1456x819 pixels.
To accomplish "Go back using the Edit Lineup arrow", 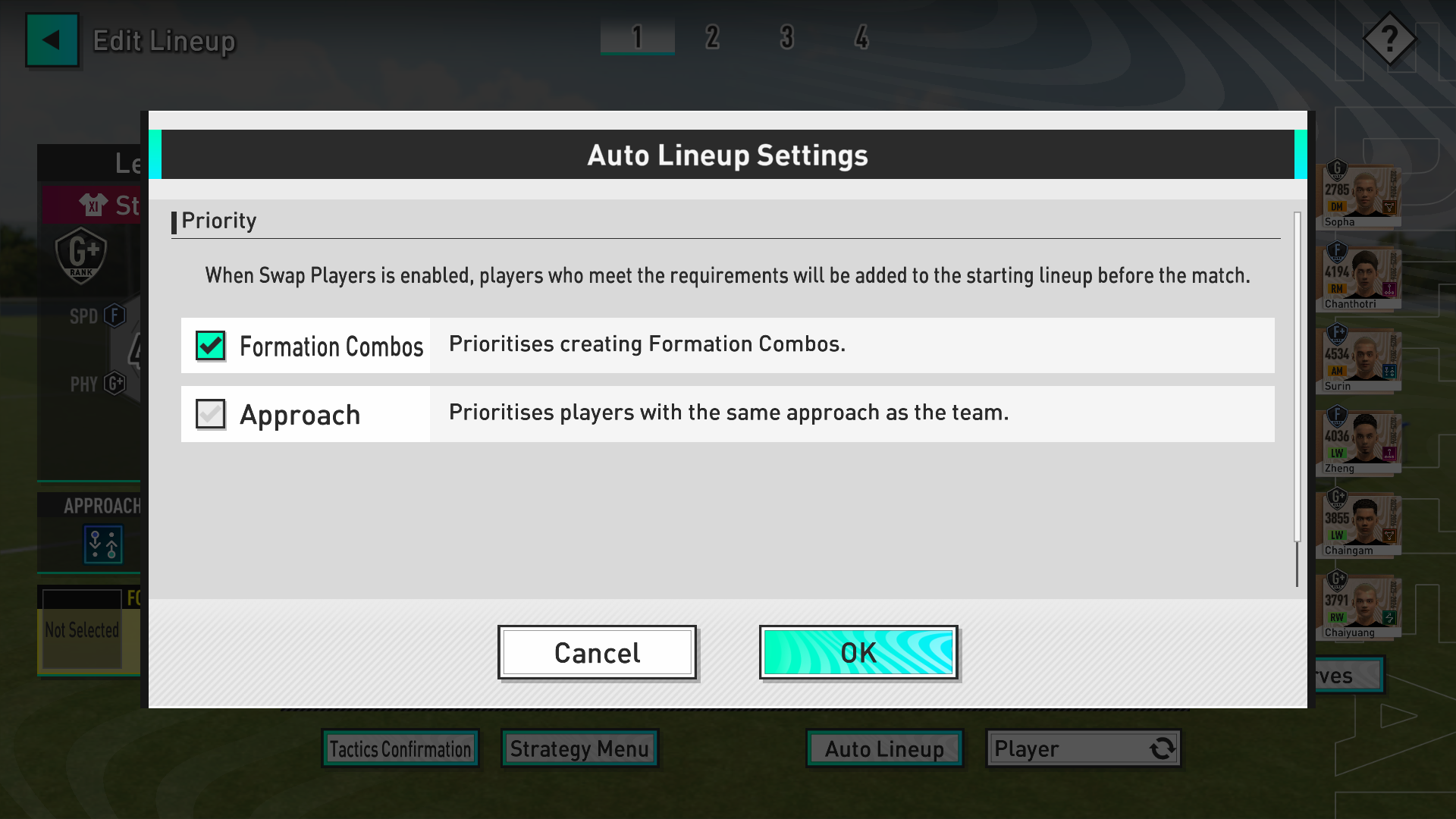I will point(52,40).
